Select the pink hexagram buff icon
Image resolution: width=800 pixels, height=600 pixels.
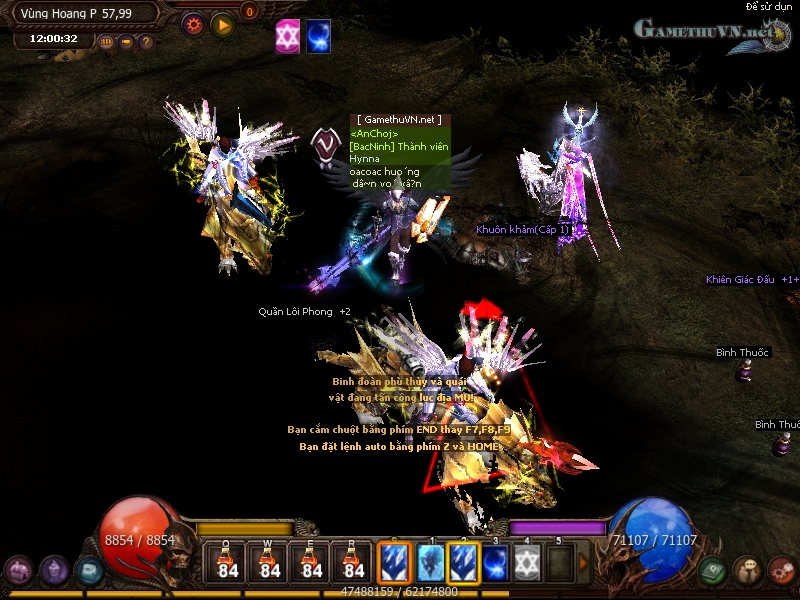point(288,35)
